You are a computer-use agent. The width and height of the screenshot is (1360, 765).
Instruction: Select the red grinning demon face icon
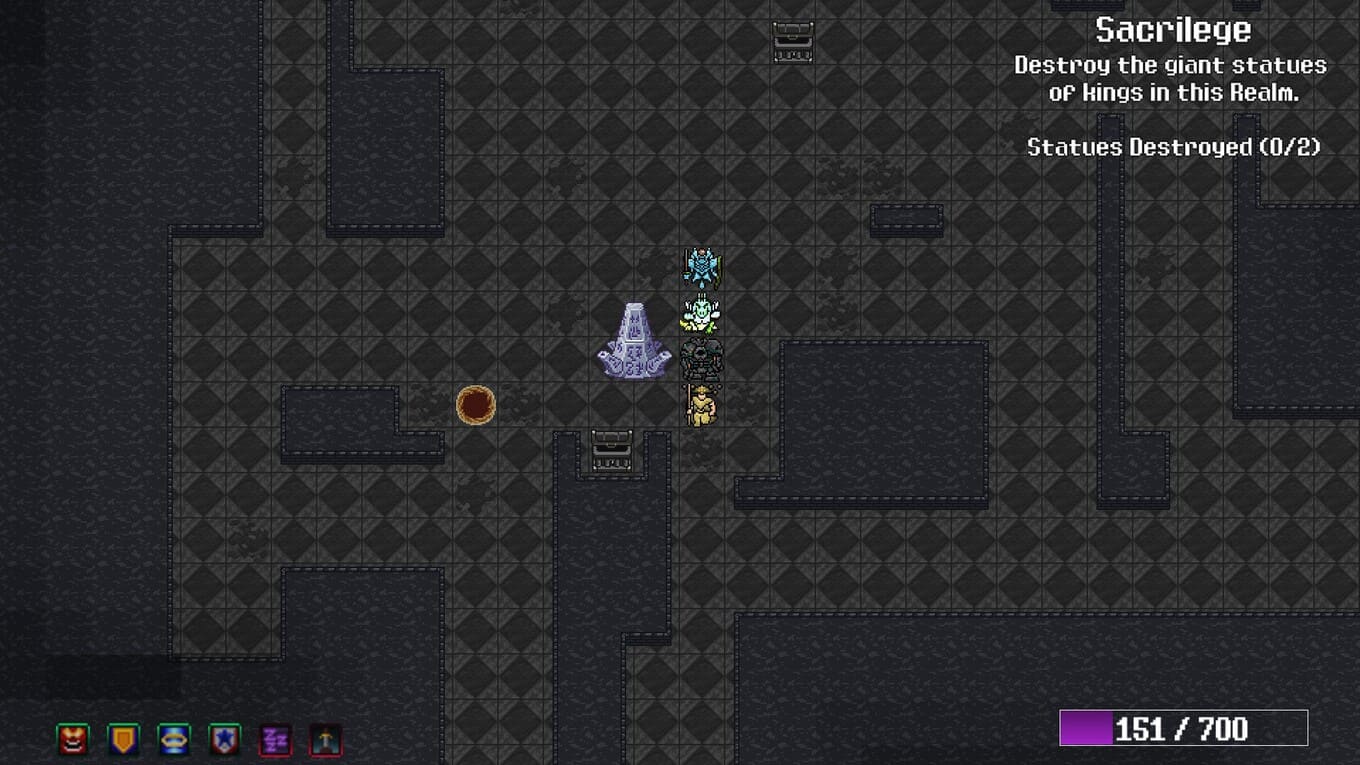pos(73,740)
